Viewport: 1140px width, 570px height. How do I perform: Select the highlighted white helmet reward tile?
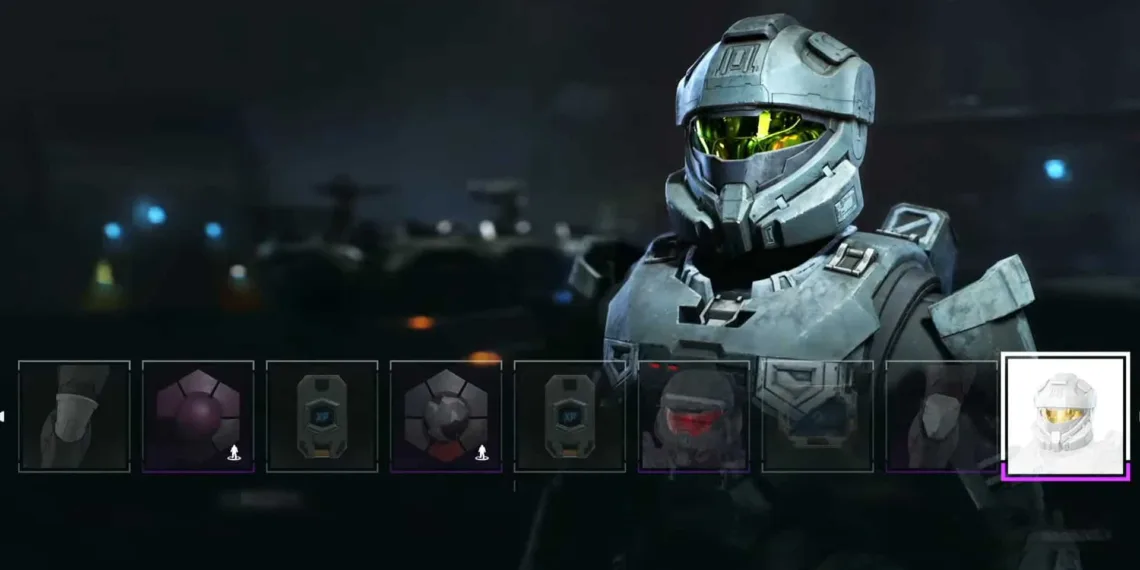pos(1065,415)
